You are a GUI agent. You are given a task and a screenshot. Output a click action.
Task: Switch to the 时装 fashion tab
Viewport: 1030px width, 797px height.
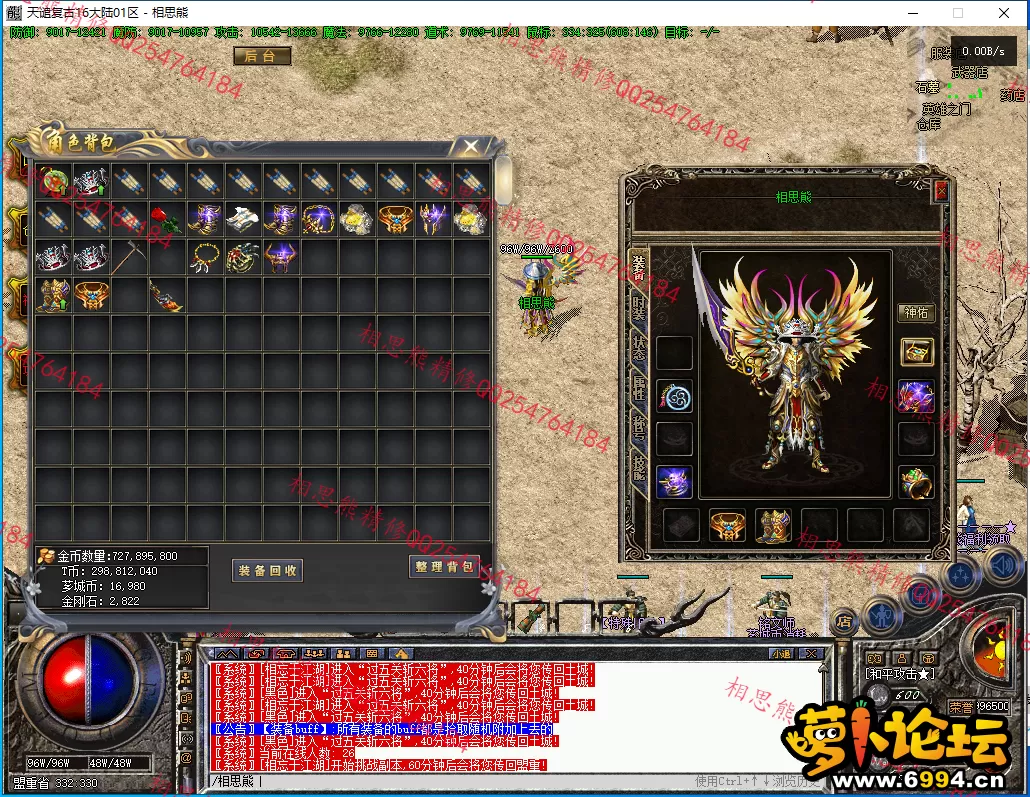tap(639, 308)
